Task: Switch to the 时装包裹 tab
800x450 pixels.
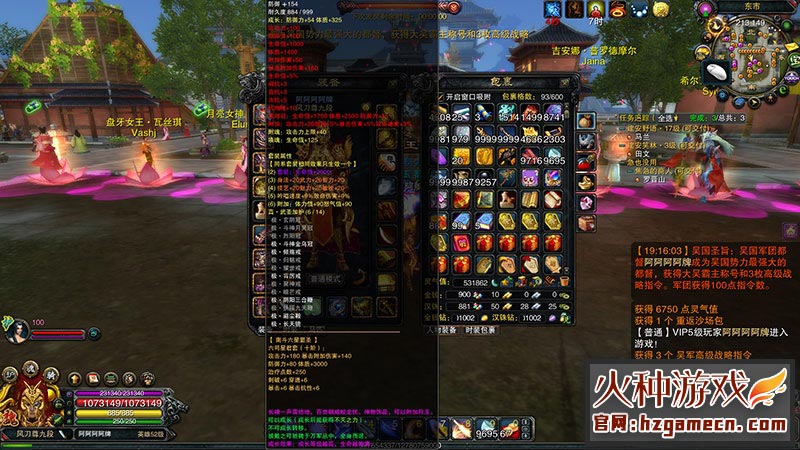Action: tap(478, 329)
